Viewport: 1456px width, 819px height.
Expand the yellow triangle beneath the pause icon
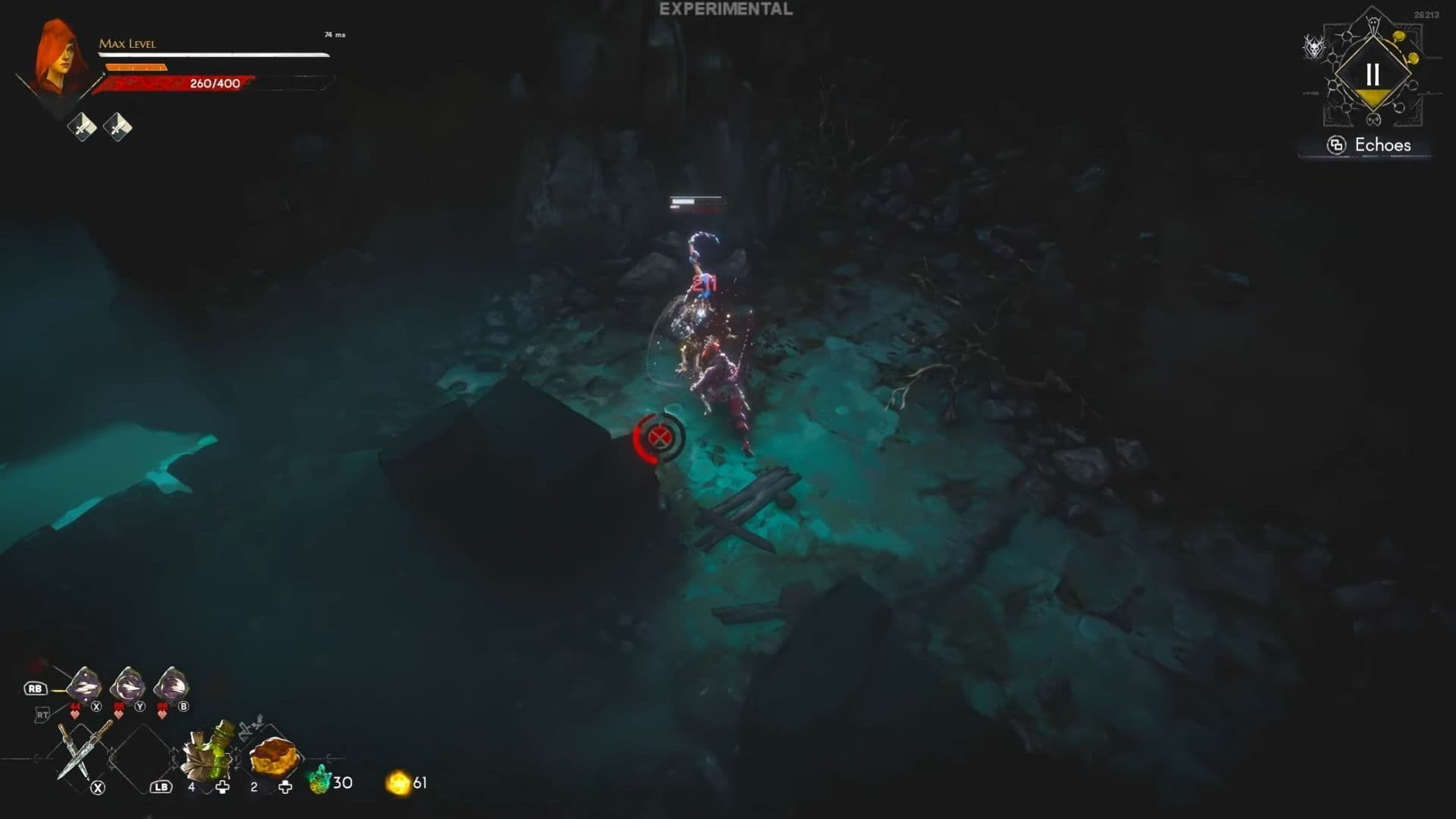(x=1374, y=95)
